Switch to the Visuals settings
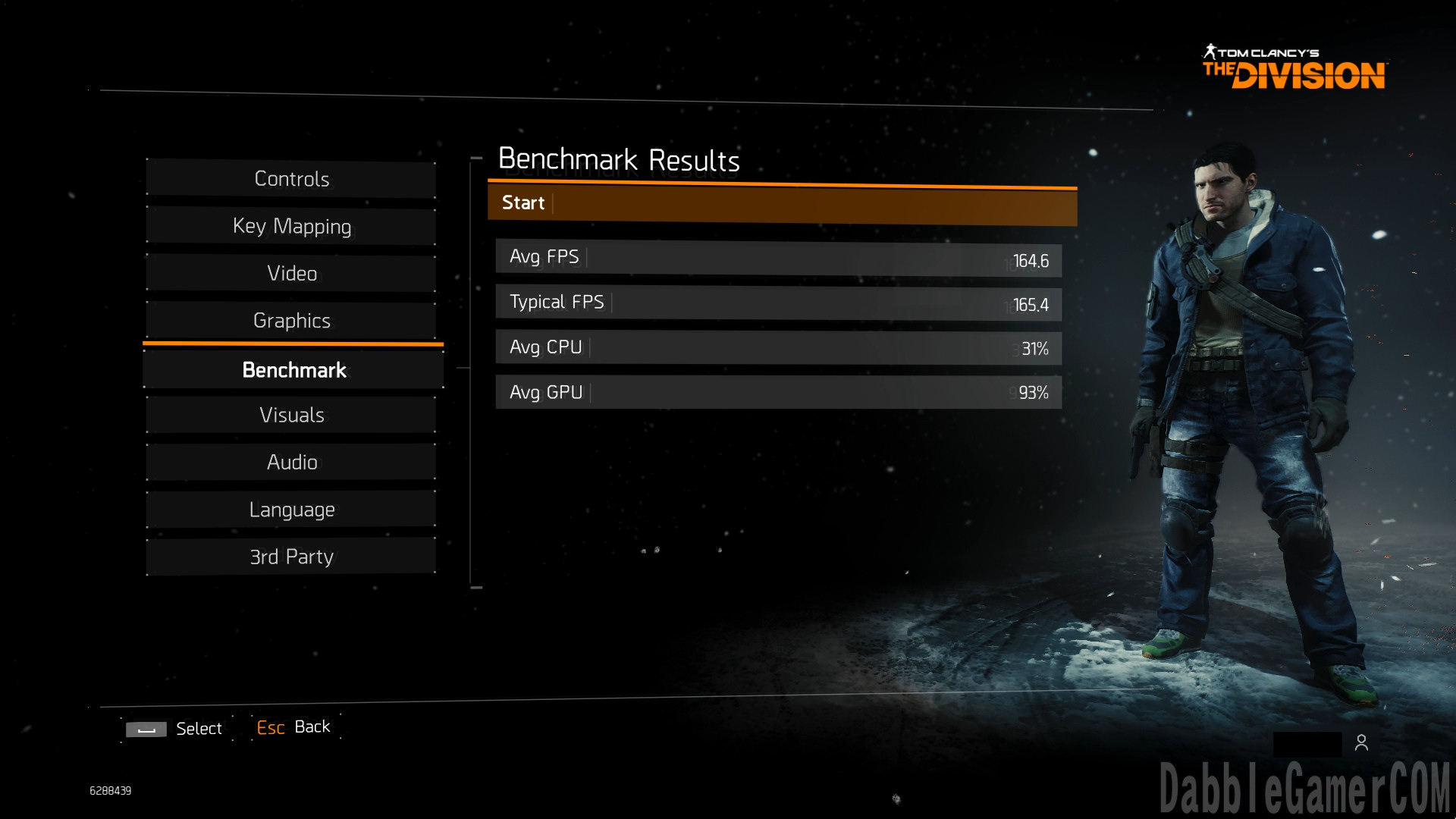The width and height of the screenshot is (1456, 819). 291,415
